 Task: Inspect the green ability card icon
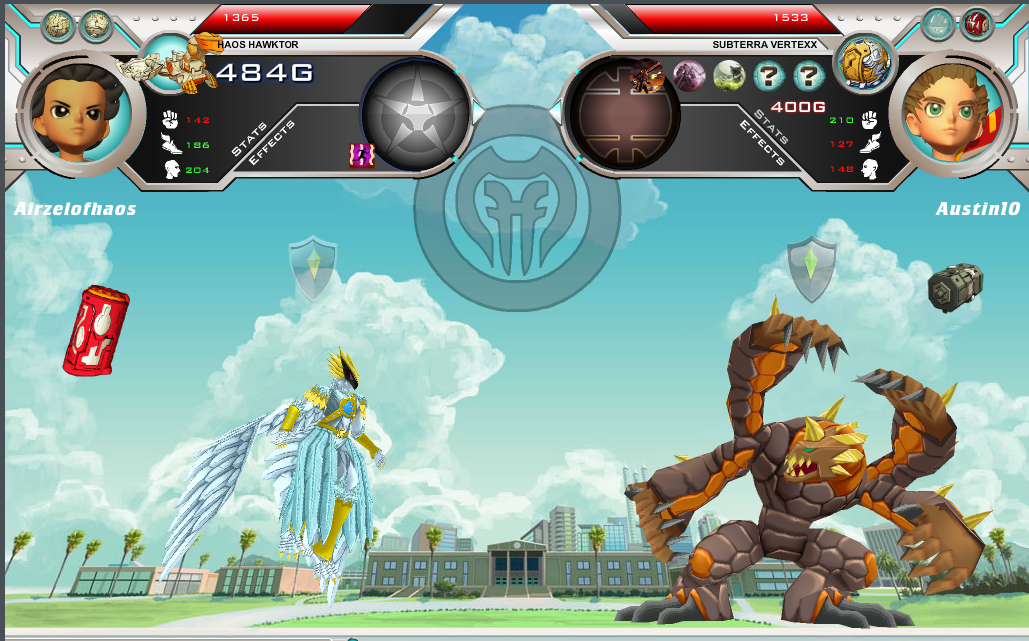click(x=728, y=75)
